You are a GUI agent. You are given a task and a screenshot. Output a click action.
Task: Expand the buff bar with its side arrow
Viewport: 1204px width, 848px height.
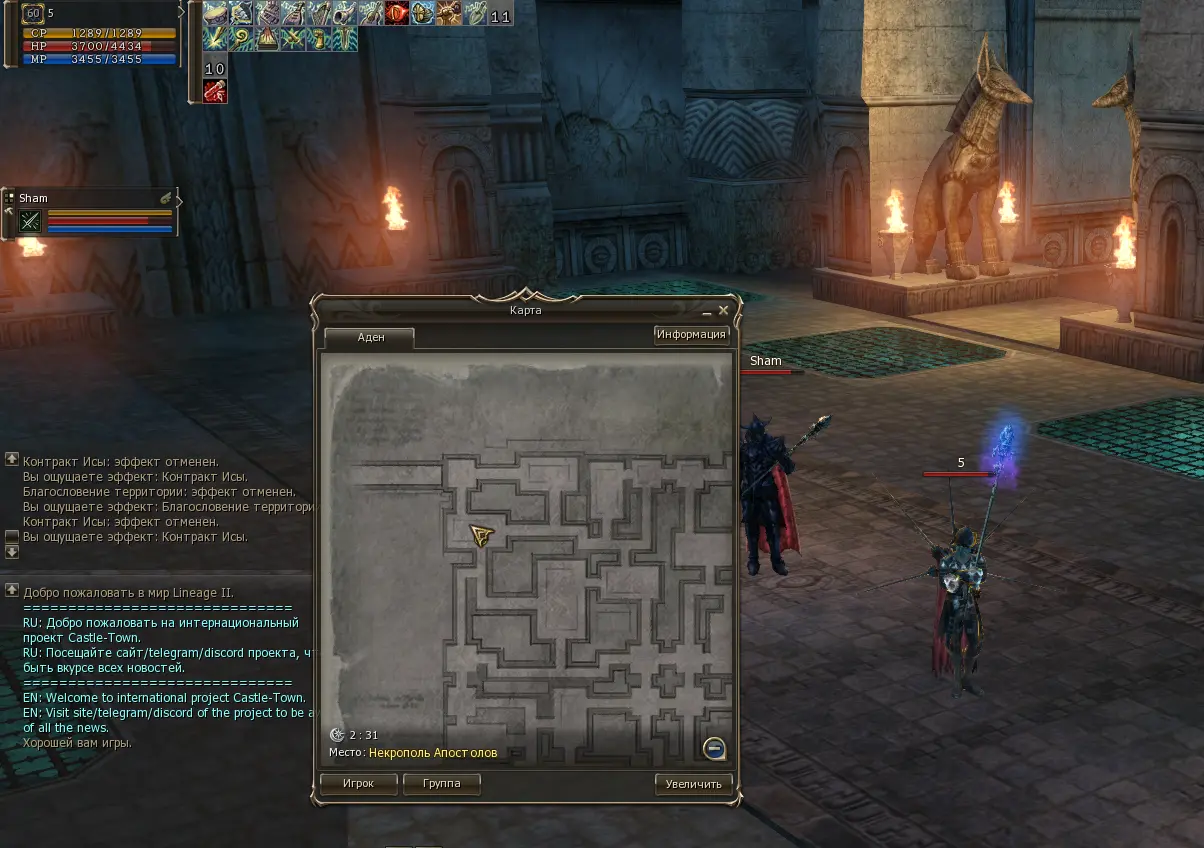coord(182,11)
